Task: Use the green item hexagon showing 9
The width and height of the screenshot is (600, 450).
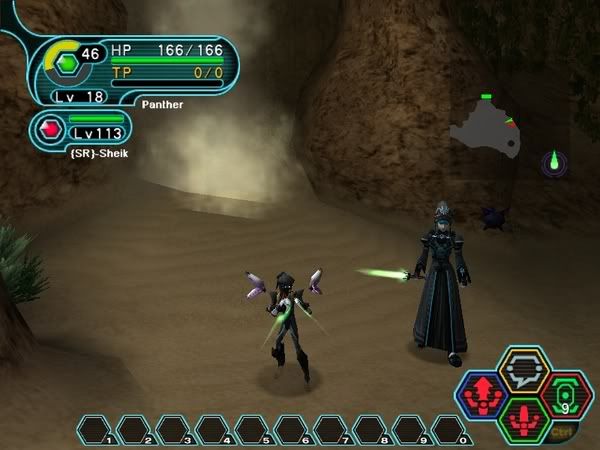Action: [566, 394]
